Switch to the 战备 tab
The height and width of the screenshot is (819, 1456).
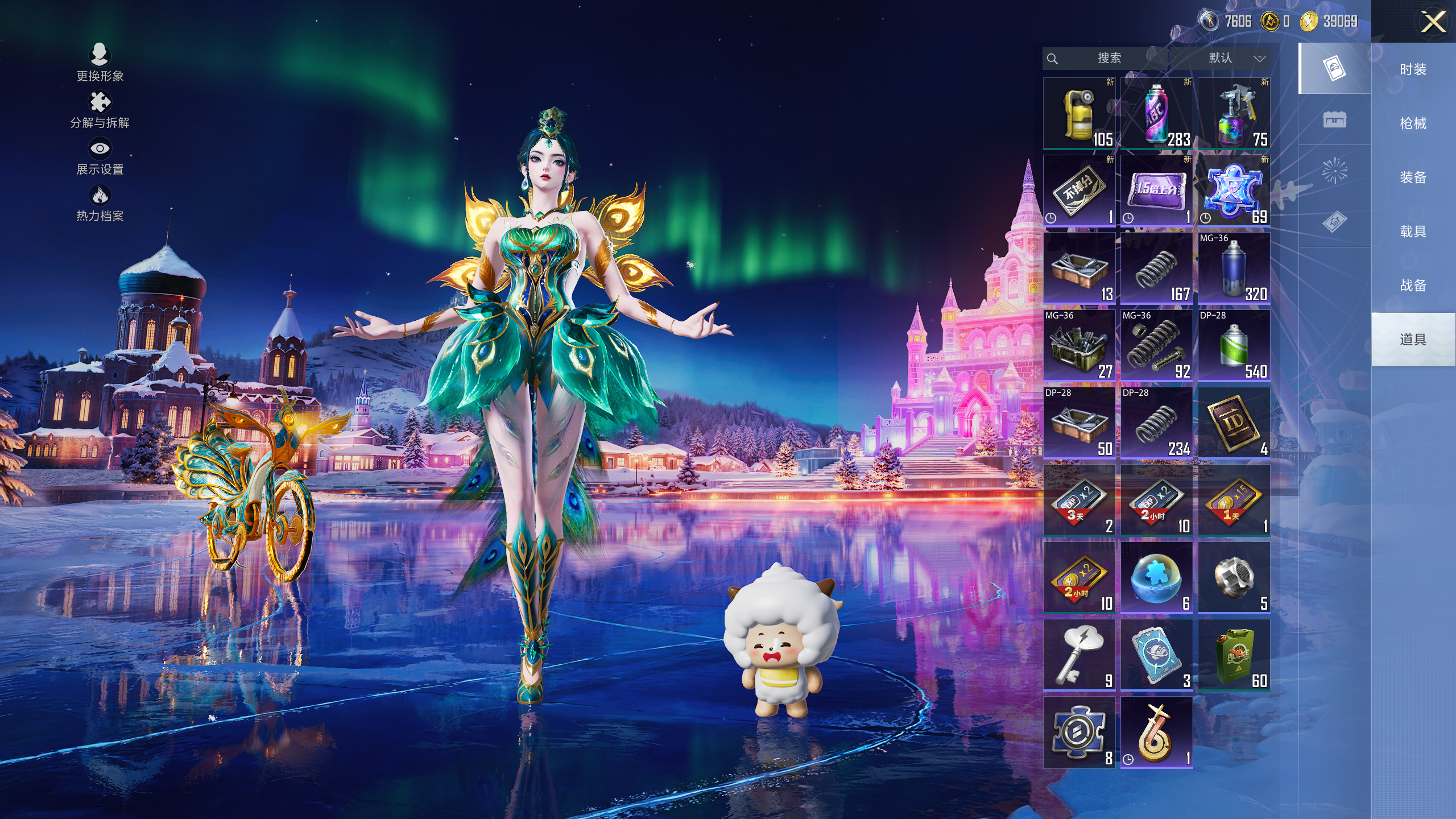tap(1413, 286)
